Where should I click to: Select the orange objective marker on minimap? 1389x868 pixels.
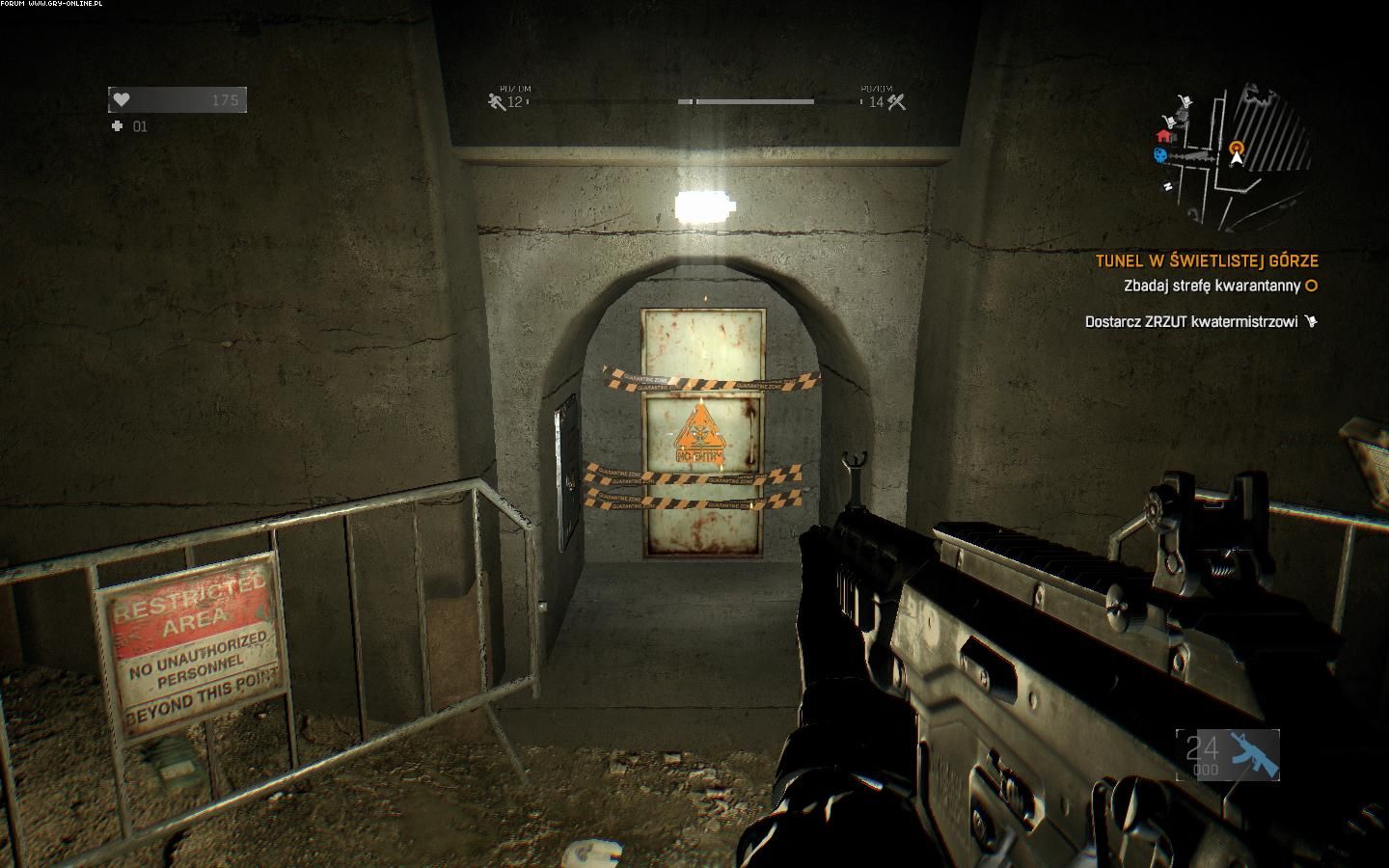point(1237,147)
